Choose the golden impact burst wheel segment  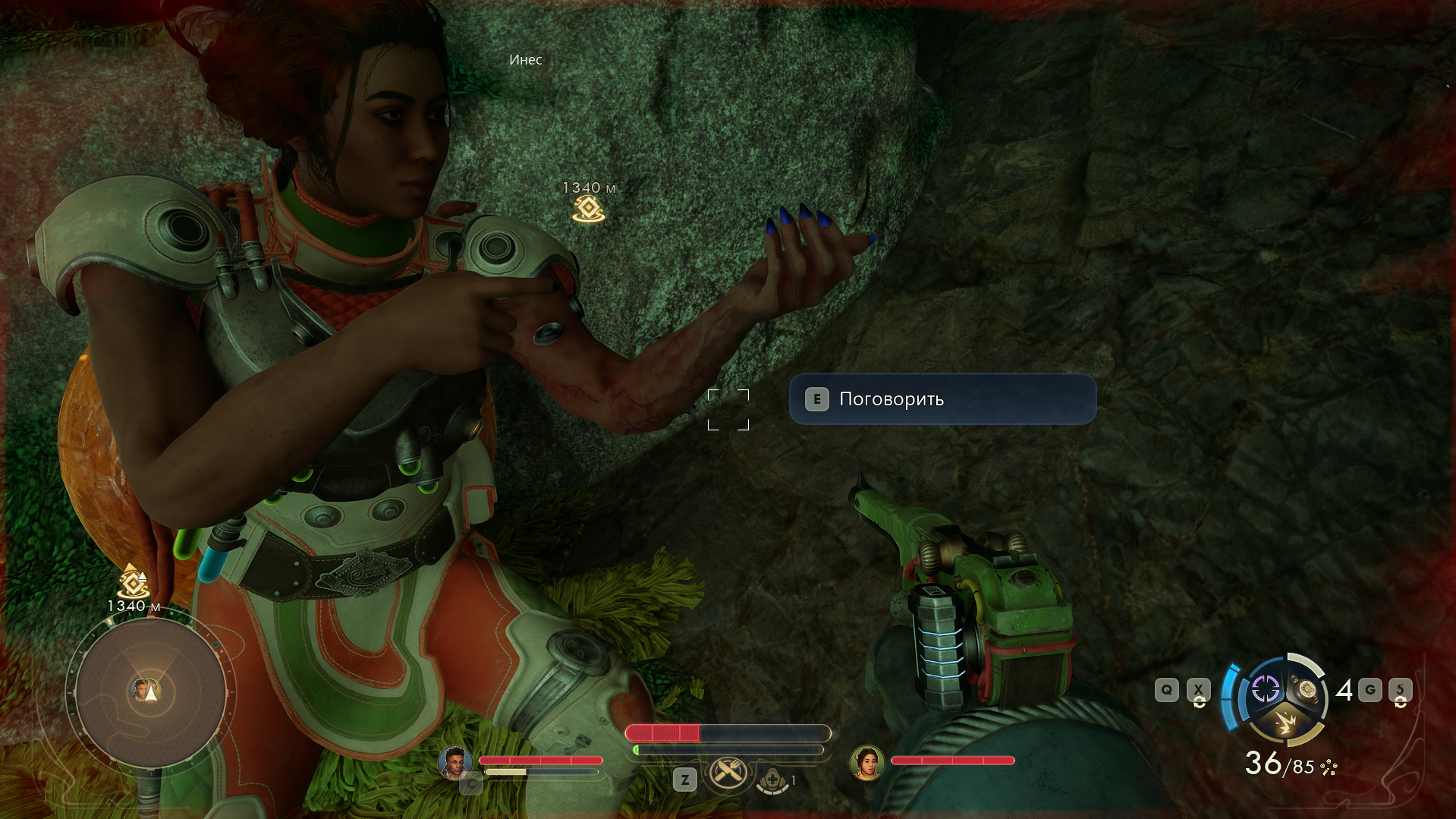(1285, 722)
